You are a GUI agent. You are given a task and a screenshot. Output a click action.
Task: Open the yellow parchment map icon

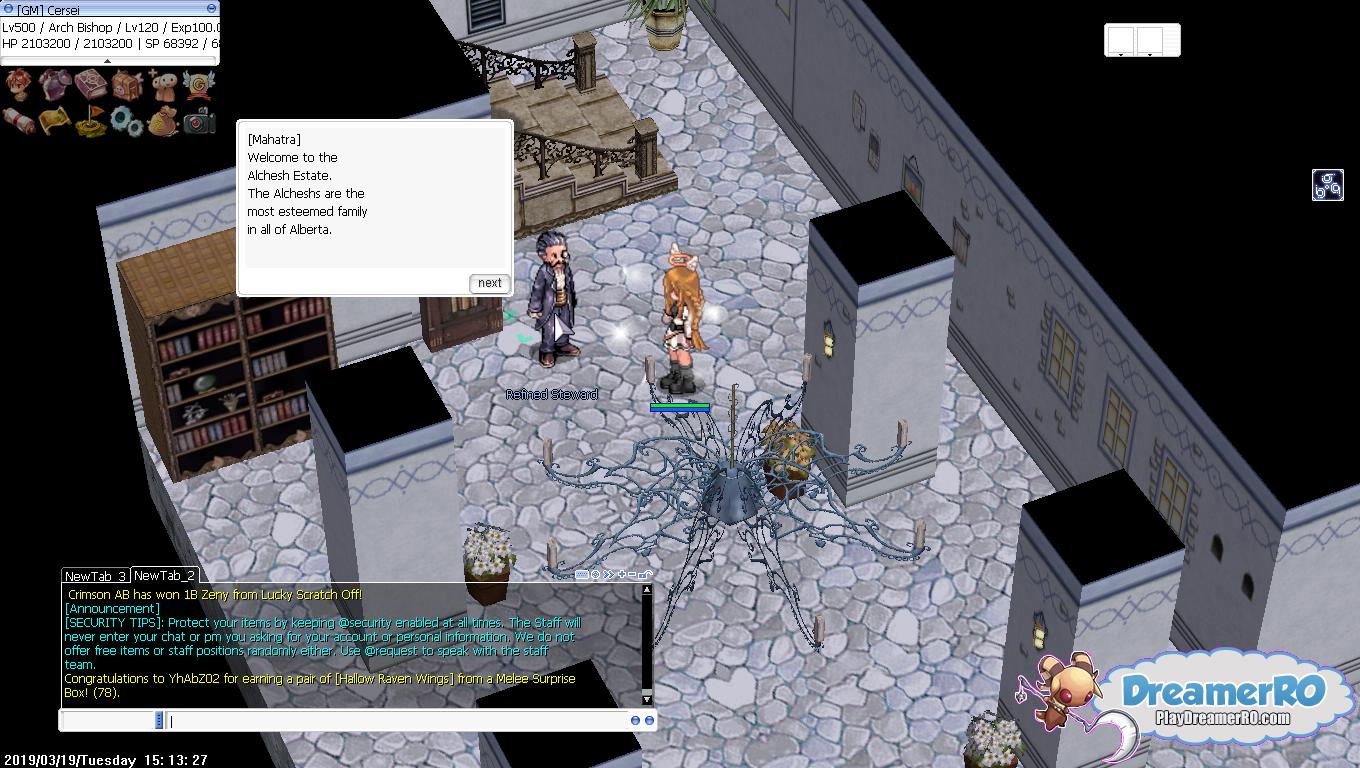[54, 121]
